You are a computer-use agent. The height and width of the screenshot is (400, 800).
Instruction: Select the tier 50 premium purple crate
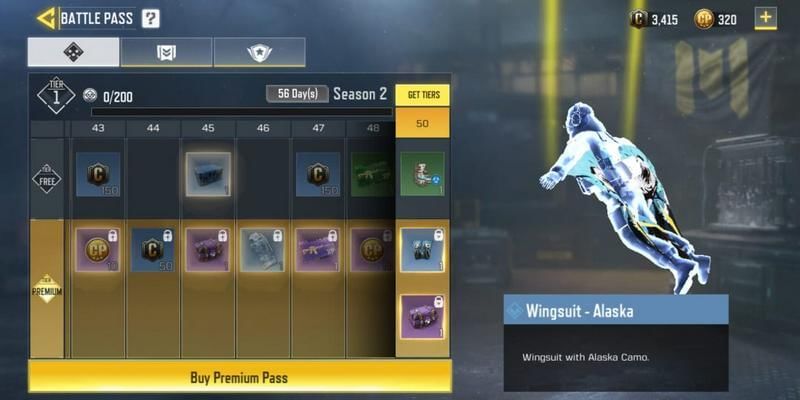(422, 318)
